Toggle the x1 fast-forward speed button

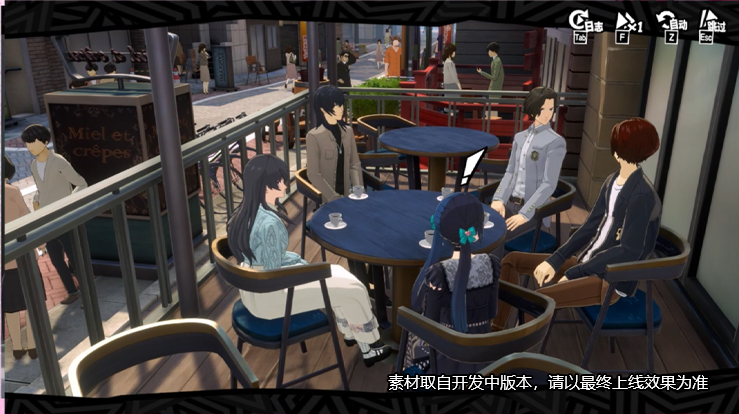click(626, 22)
